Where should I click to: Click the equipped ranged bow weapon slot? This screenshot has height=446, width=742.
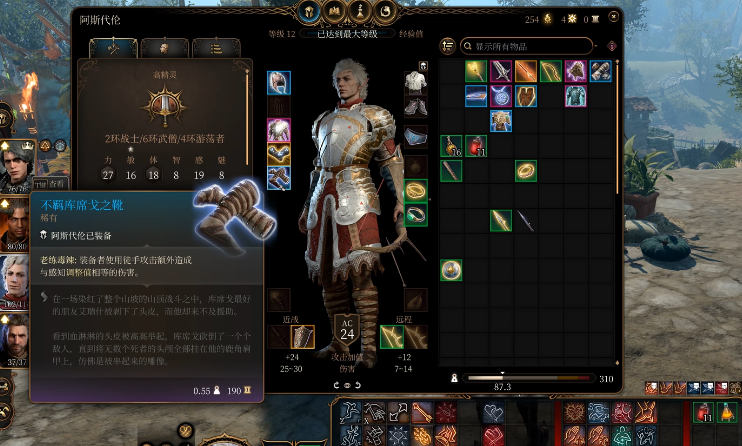[391, 337]
